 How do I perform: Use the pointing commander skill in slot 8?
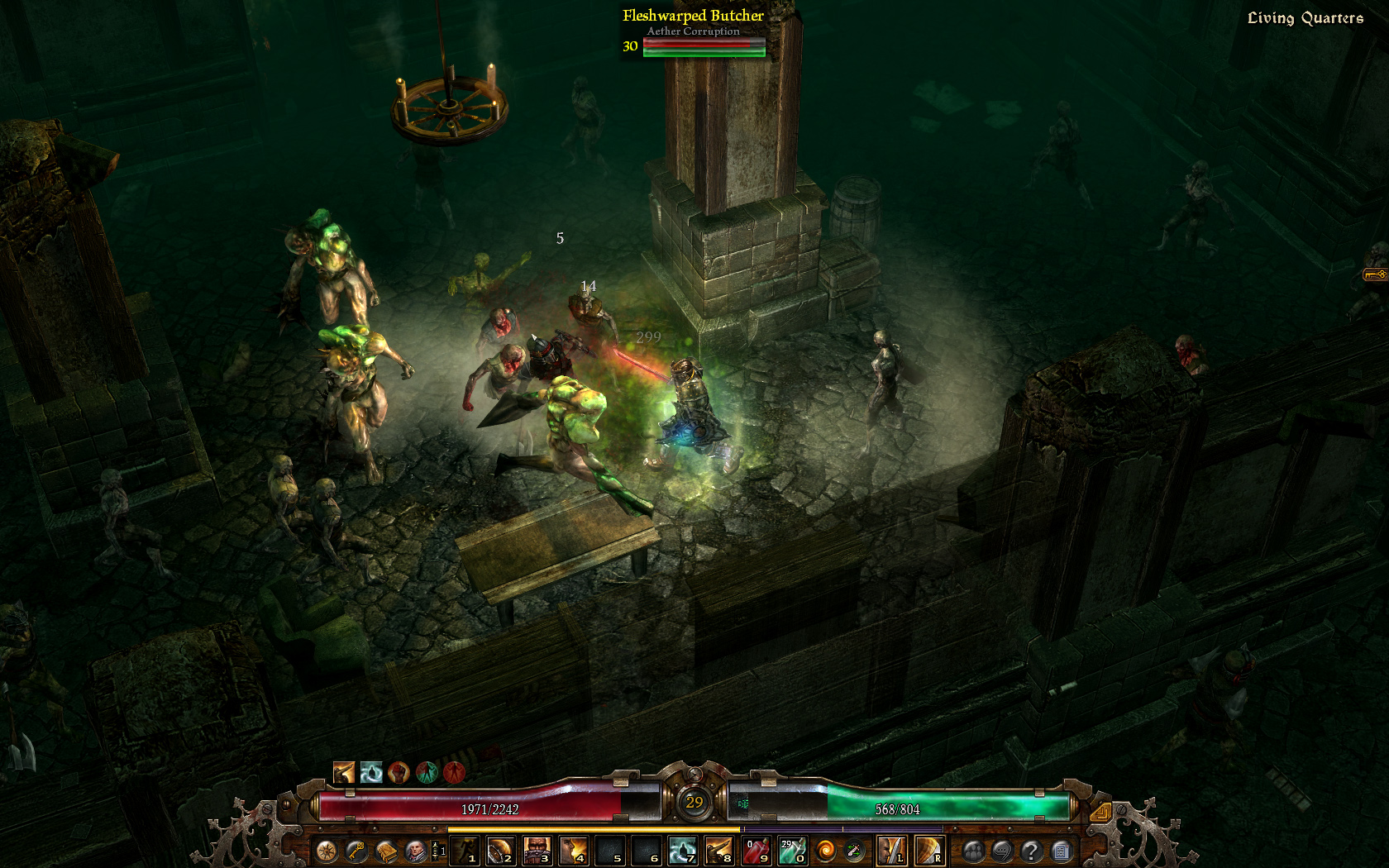719,851
